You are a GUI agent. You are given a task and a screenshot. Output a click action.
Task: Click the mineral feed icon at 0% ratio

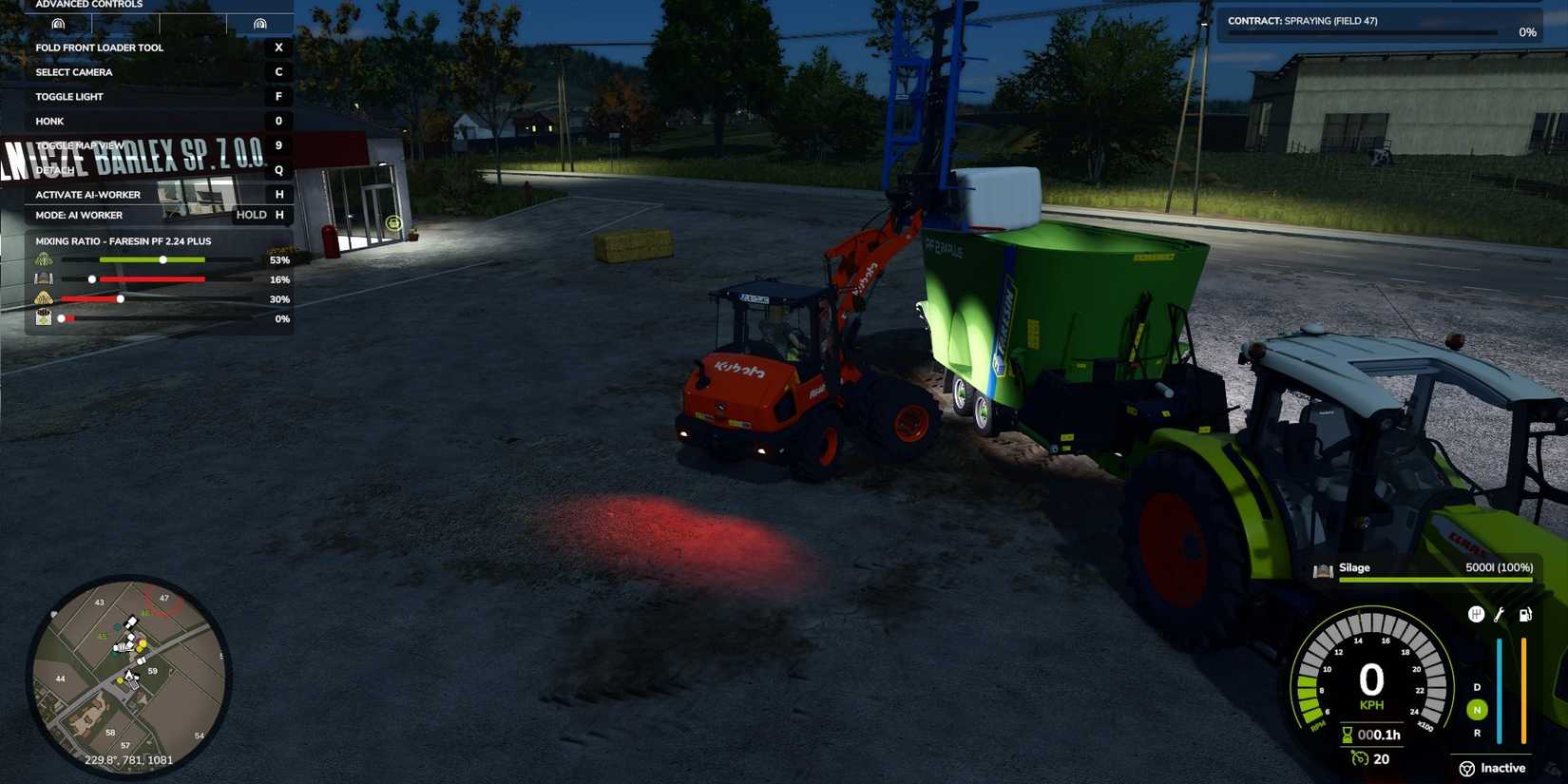pyautogui.click(x=43, y=317)
